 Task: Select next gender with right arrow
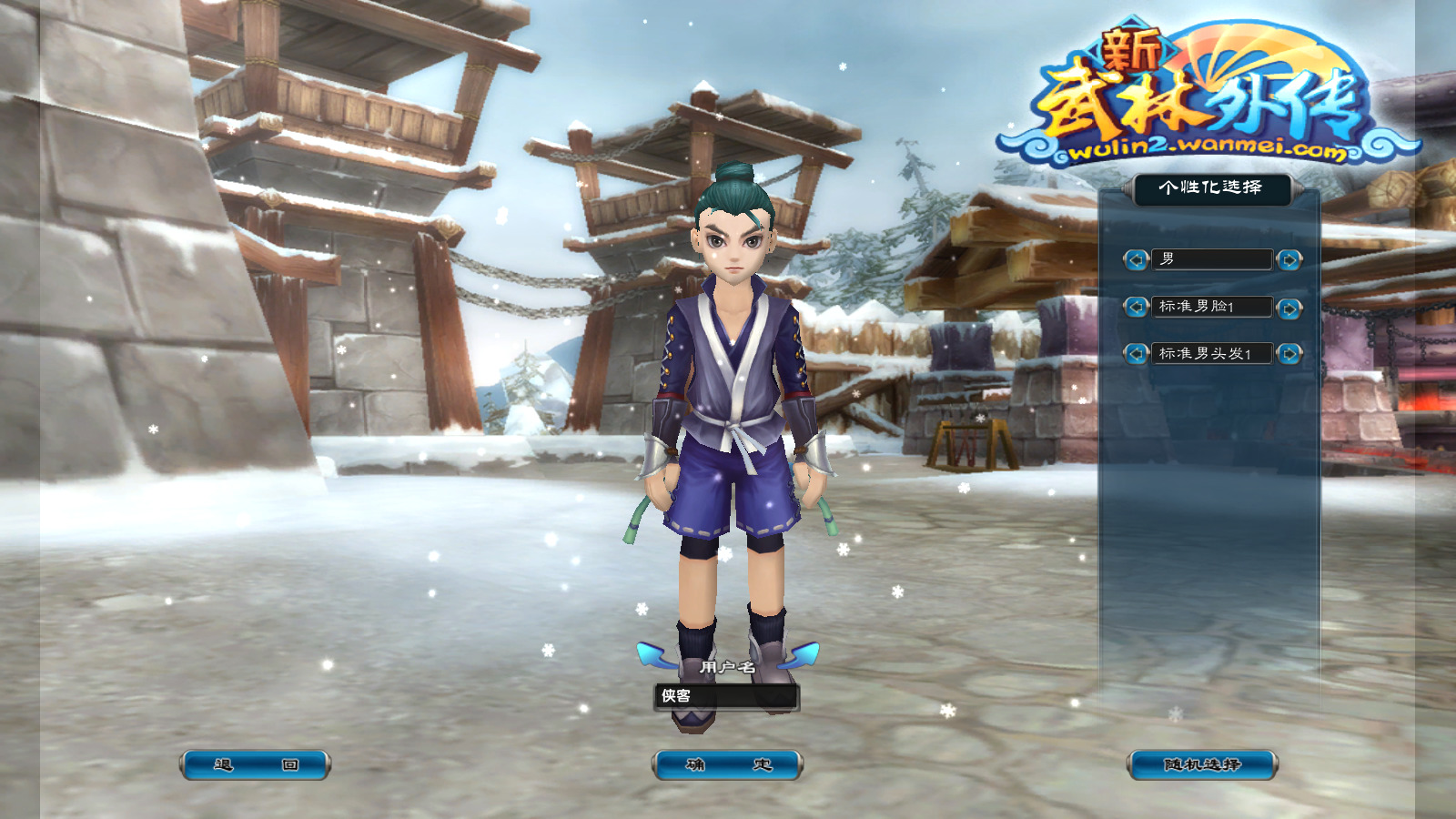click(1289, 260)
